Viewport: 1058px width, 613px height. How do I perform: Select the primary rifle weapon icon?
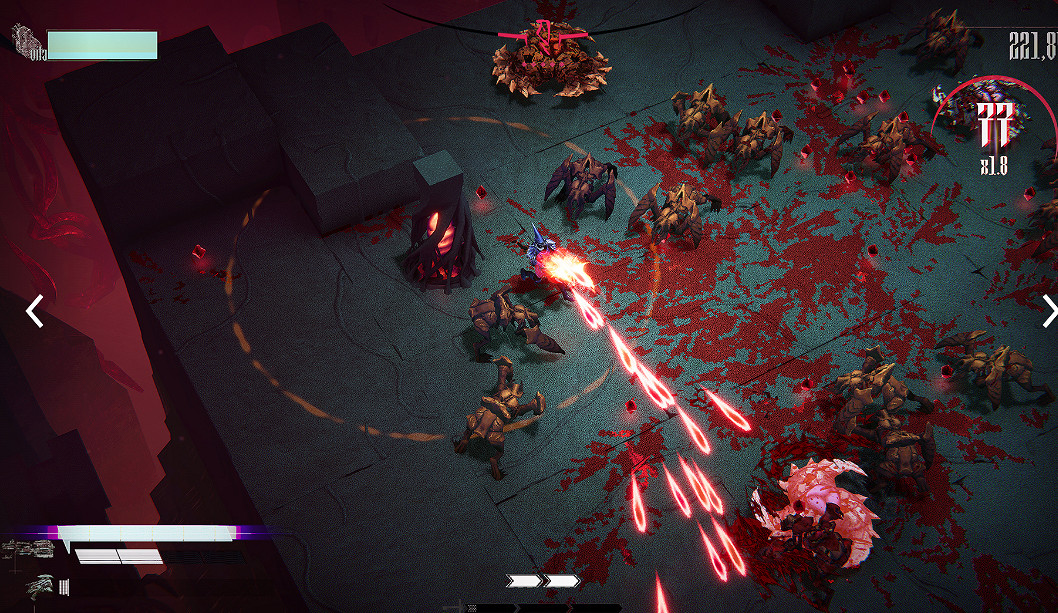(x=30, y=549)
